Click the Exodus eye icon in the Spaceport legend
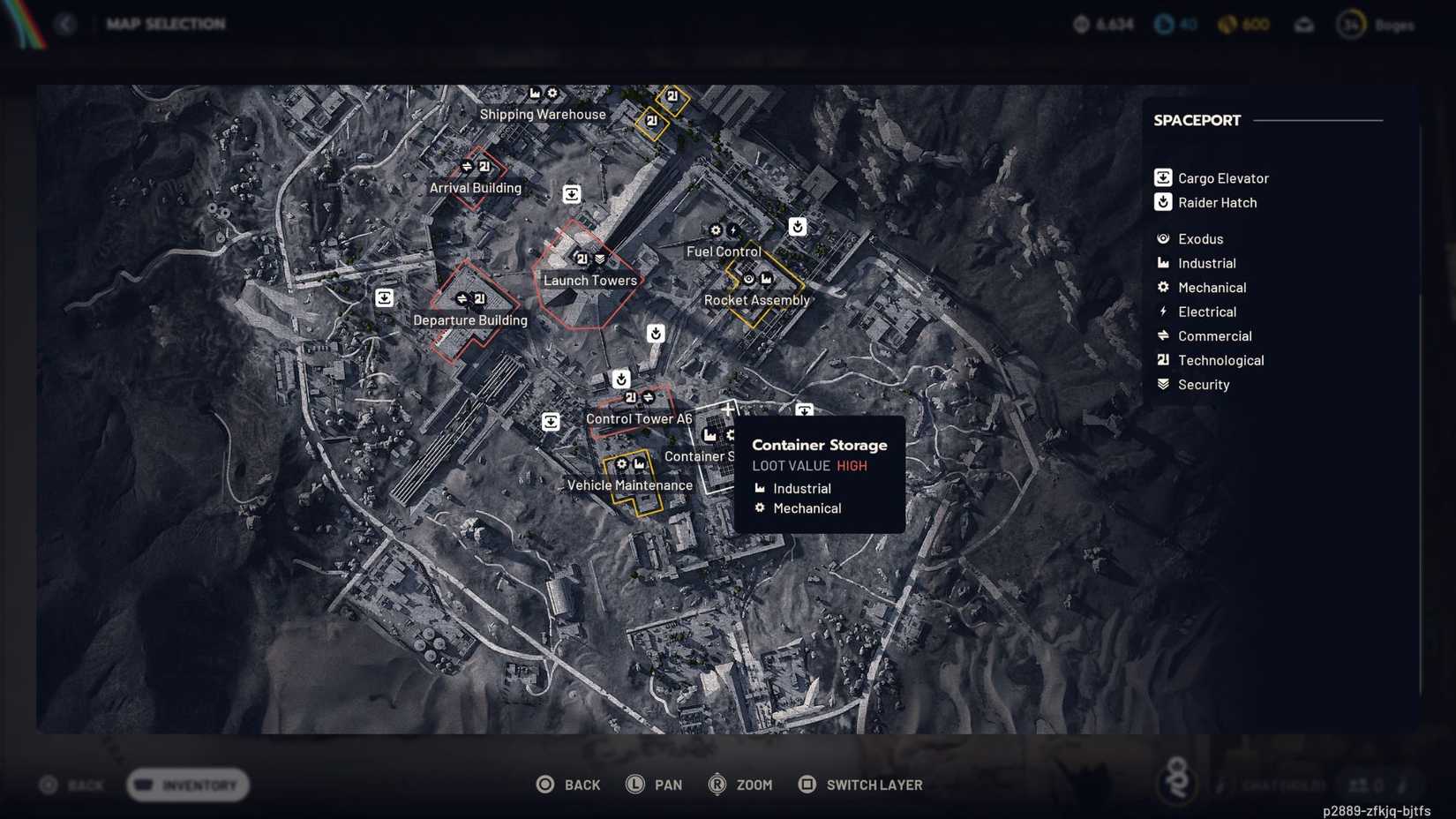The image size is (1456, 819). coord(1162,238)
